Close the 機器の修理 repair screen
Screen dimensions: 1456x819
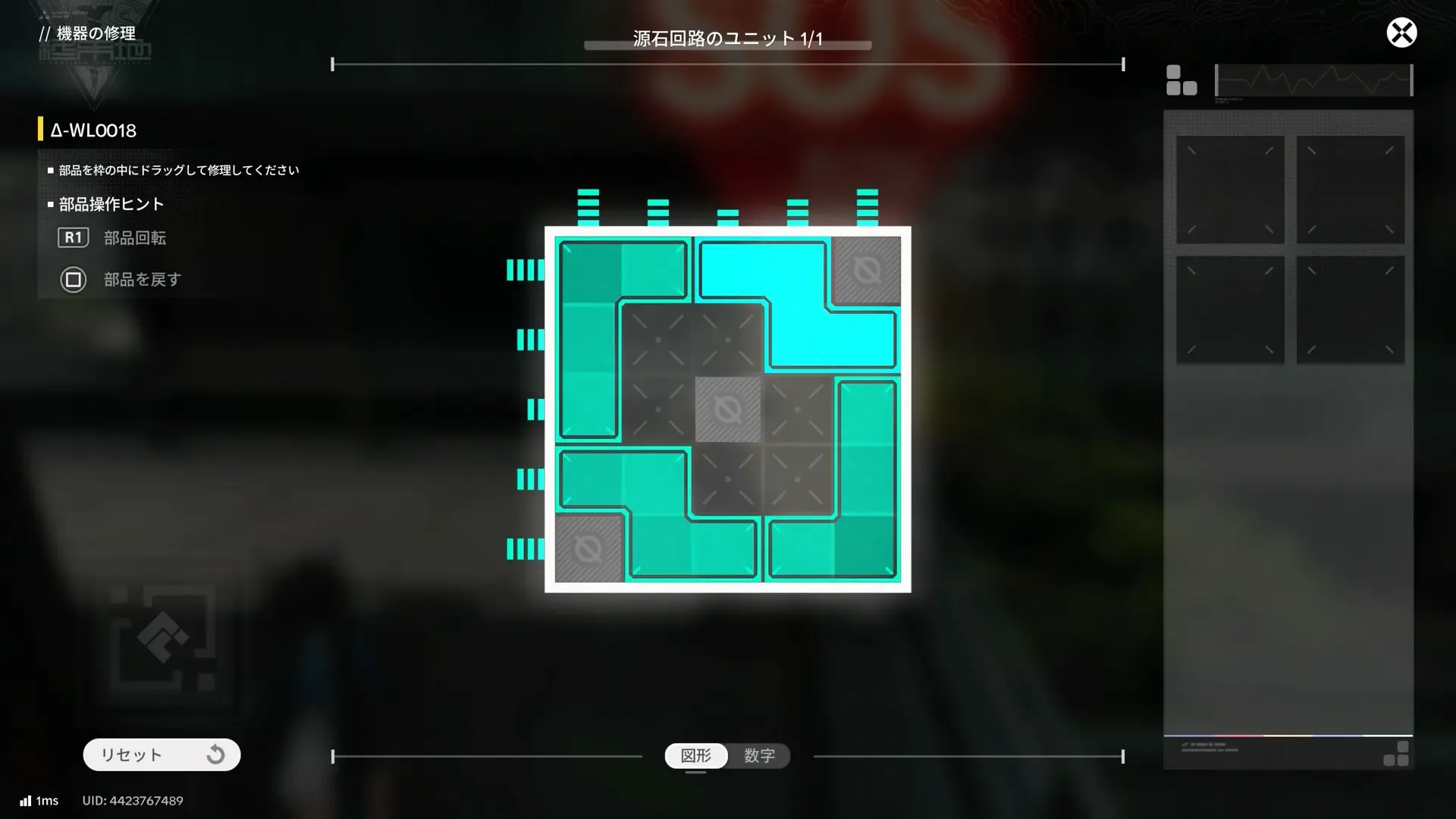coord(1401,33)
